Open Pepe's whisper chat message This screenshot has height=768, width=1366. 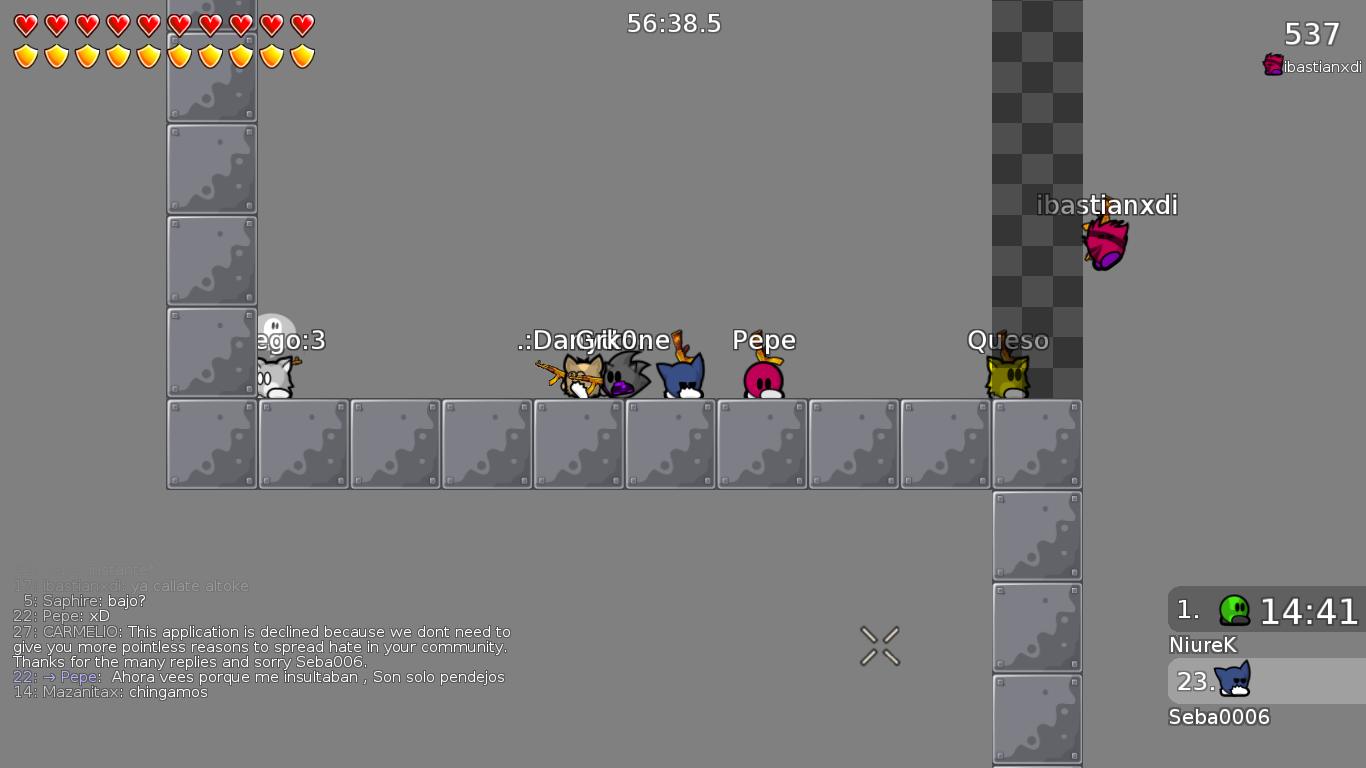(260, 677)
